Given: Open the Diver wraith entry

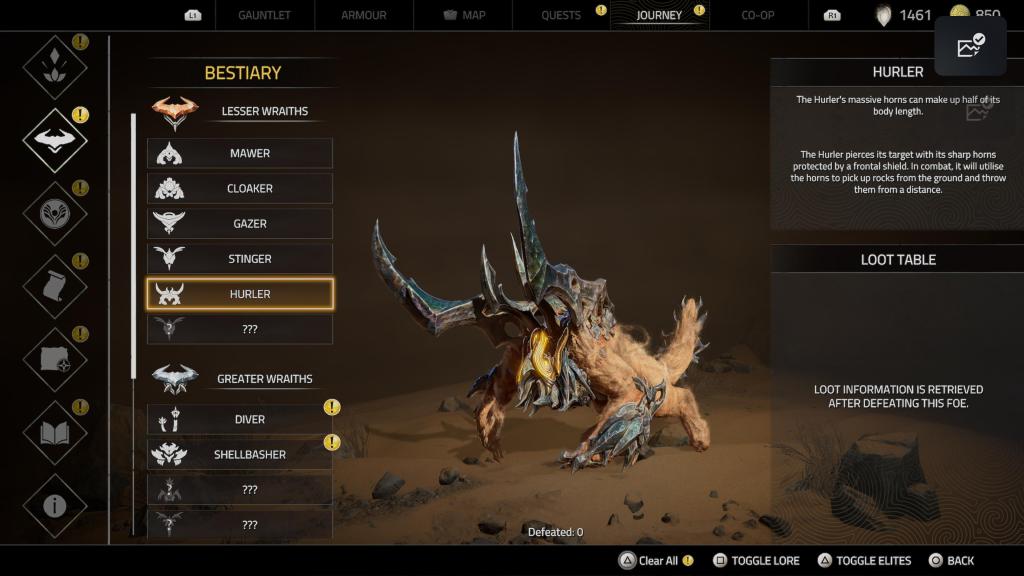Looking at the screenshot, I should 240,419.
